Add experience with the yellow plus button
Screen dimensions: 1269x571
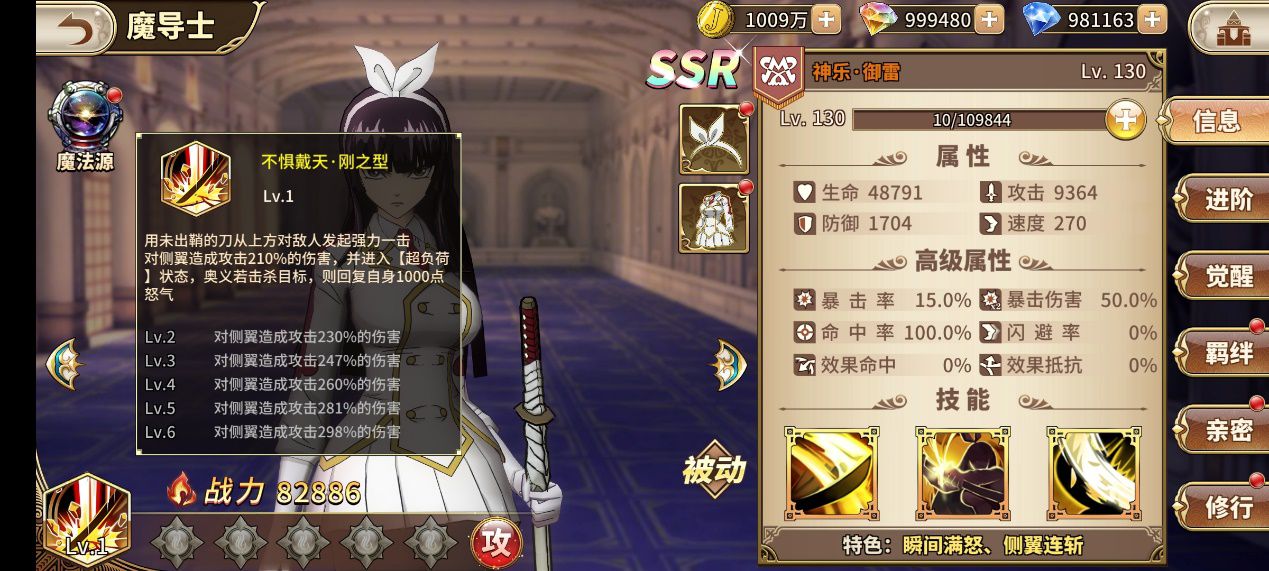tap(1125, 120)
